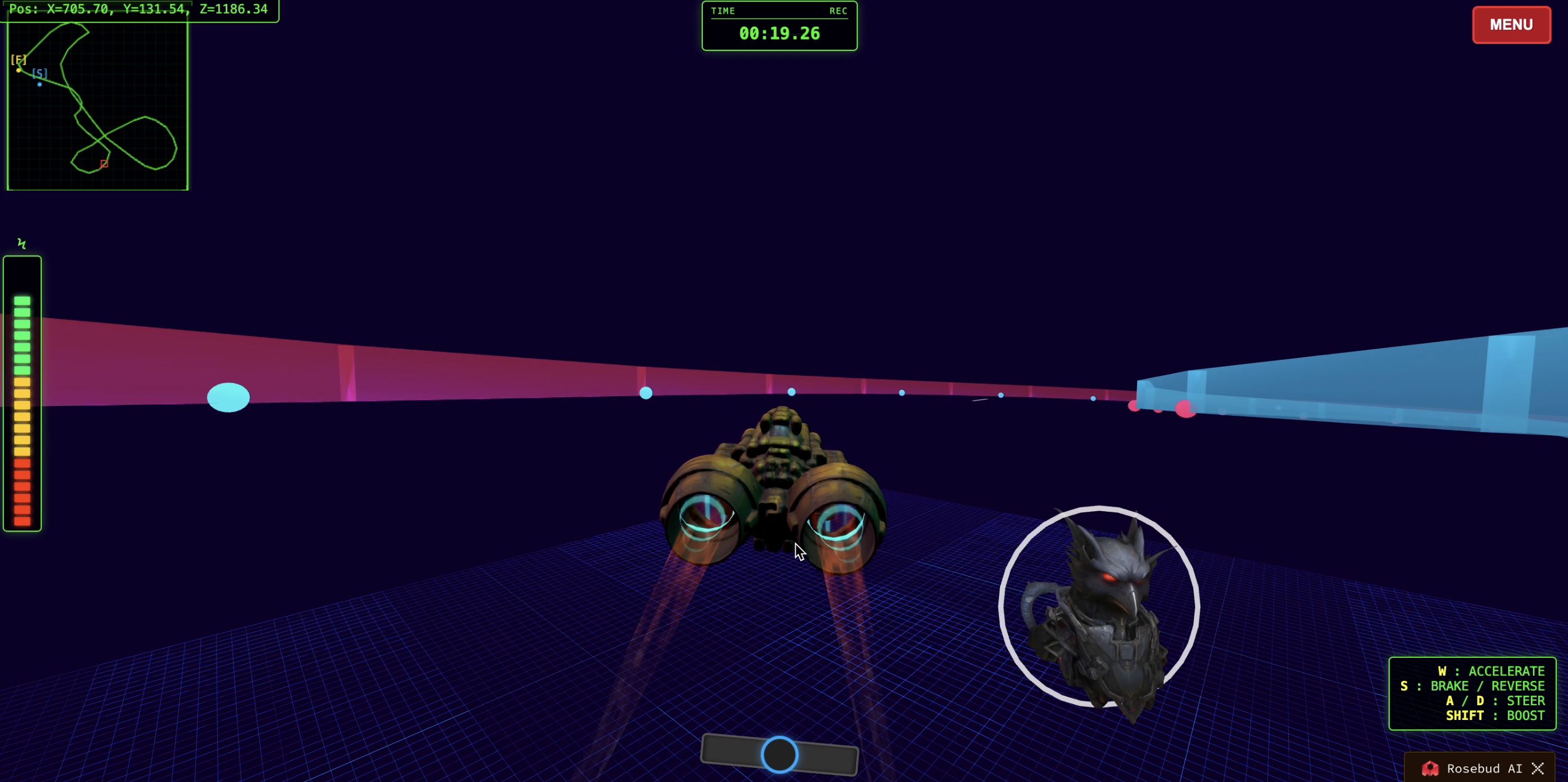Screen dimensions: 1568x782
Task: Click the large cyan checkpoint orb on the track
Action: coord(228,397)
